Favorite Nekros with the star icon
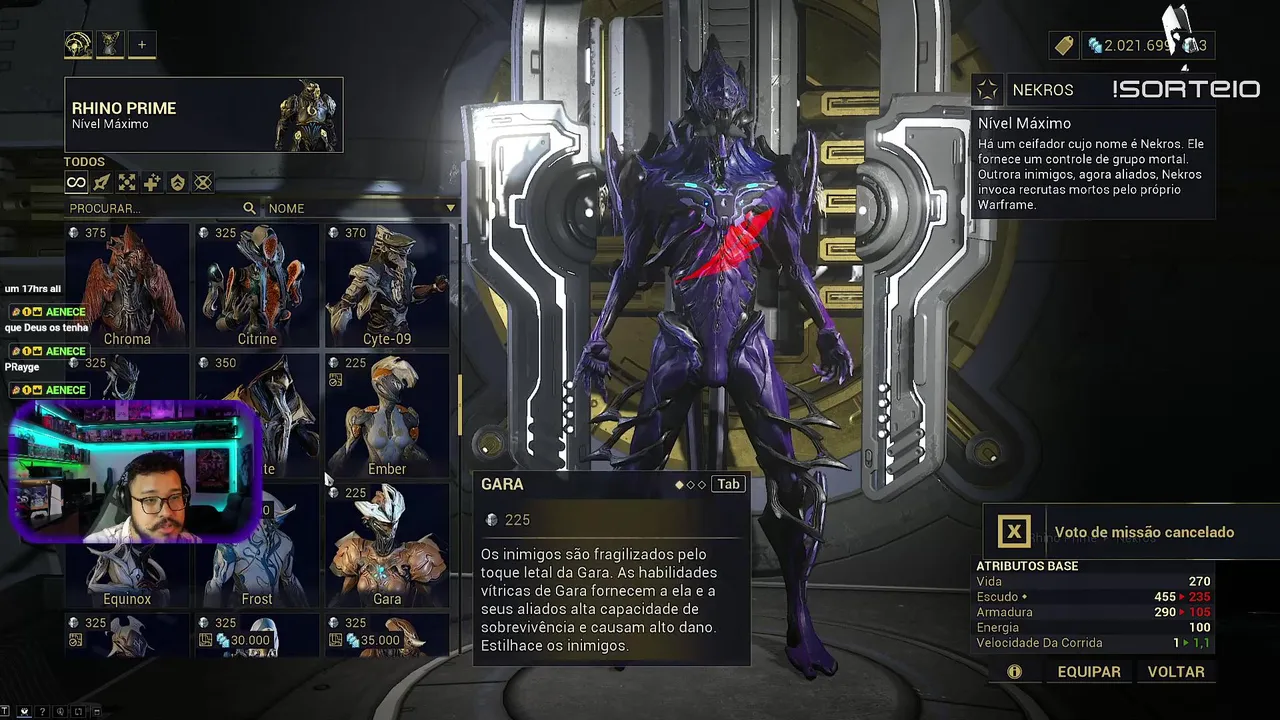Screen dimensions: 1280x720 tap(988, 90)
